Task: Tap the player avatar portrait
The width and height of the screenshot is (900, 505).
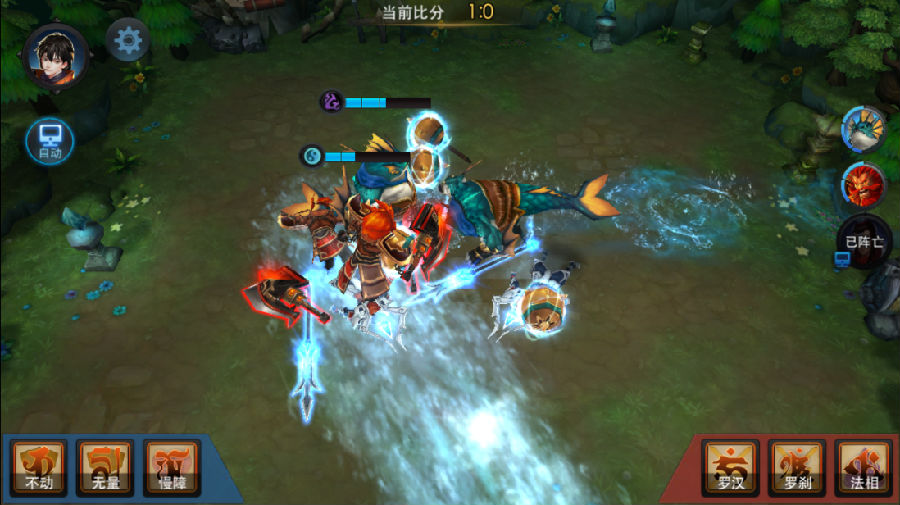Action: click(56, 56)
